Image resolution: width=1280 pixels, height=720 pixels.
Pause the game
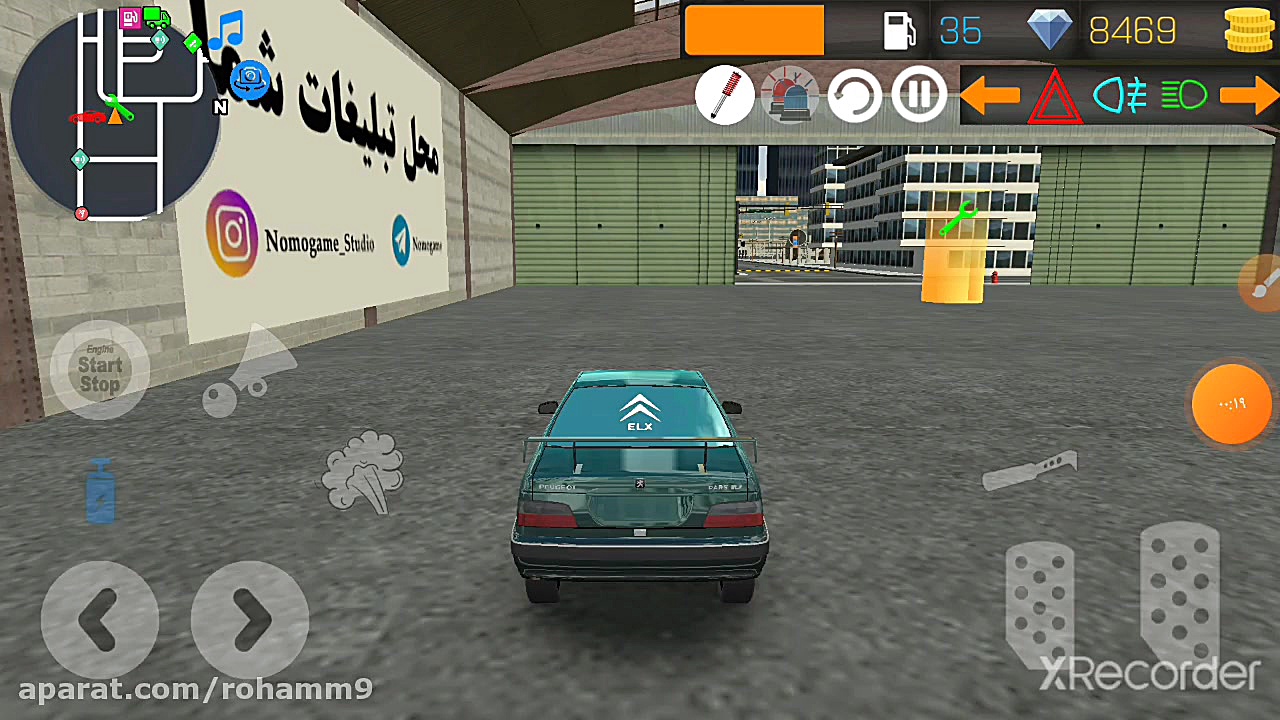[918, 94]
